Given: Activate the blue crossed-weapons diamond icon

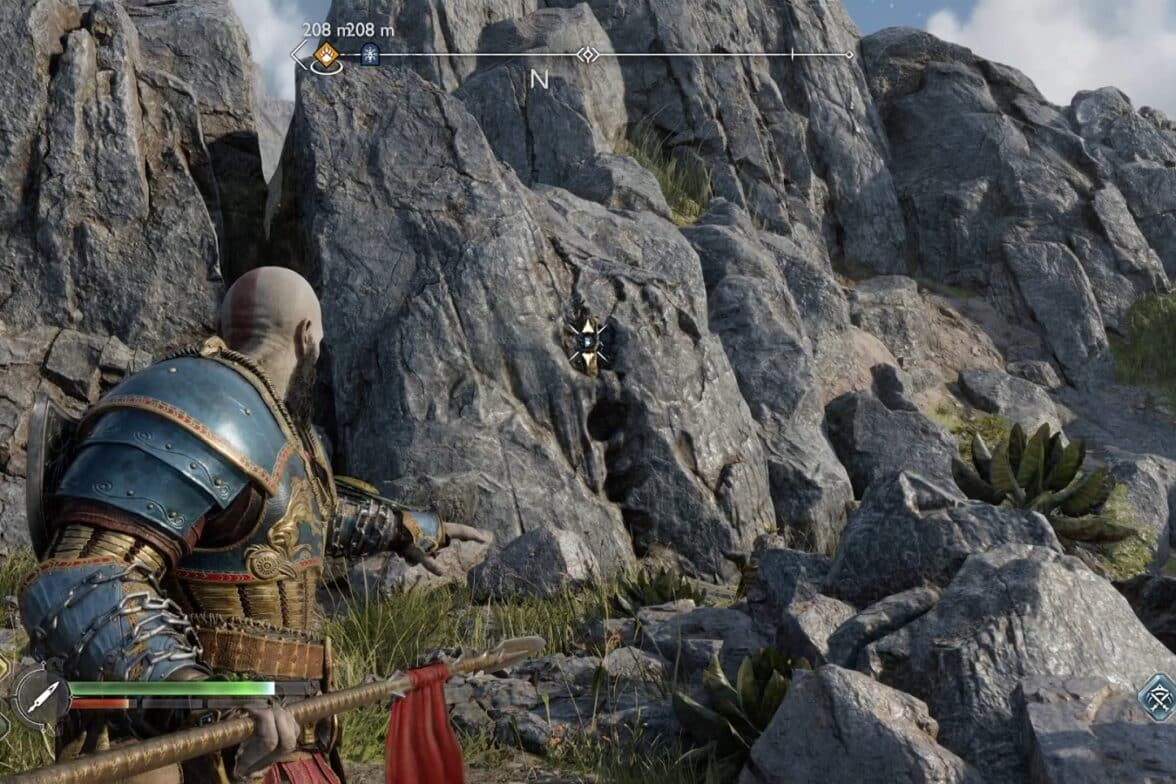Looking at the screenshot, I should tap(1159, 696).
